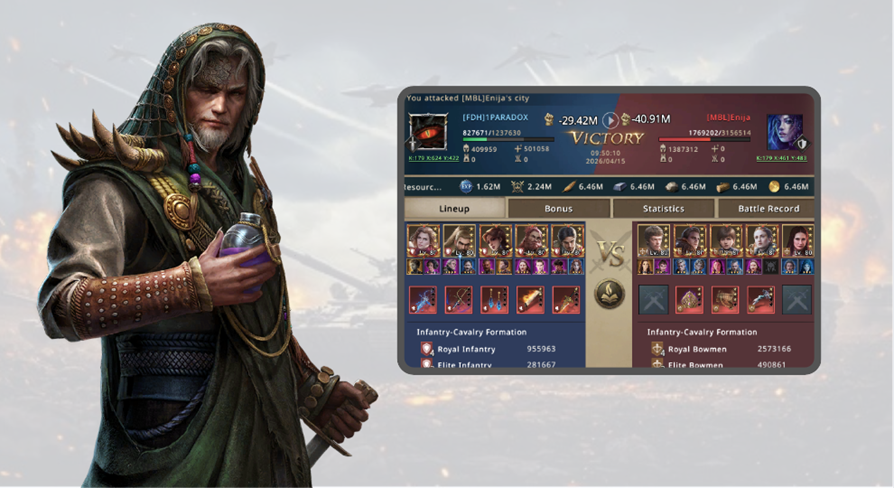
Task: Select Enija's defender avatar portrait
Action: click(x=784, y=132)
